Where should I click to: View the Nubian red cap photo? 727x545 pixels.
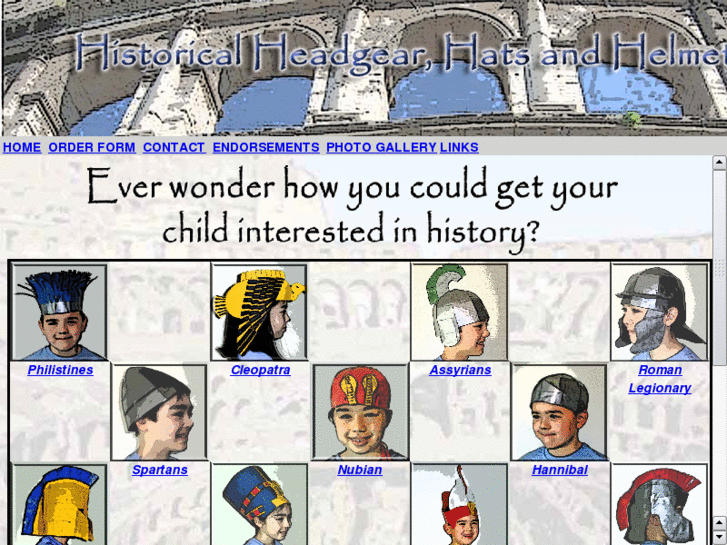(x=360, y=412)
